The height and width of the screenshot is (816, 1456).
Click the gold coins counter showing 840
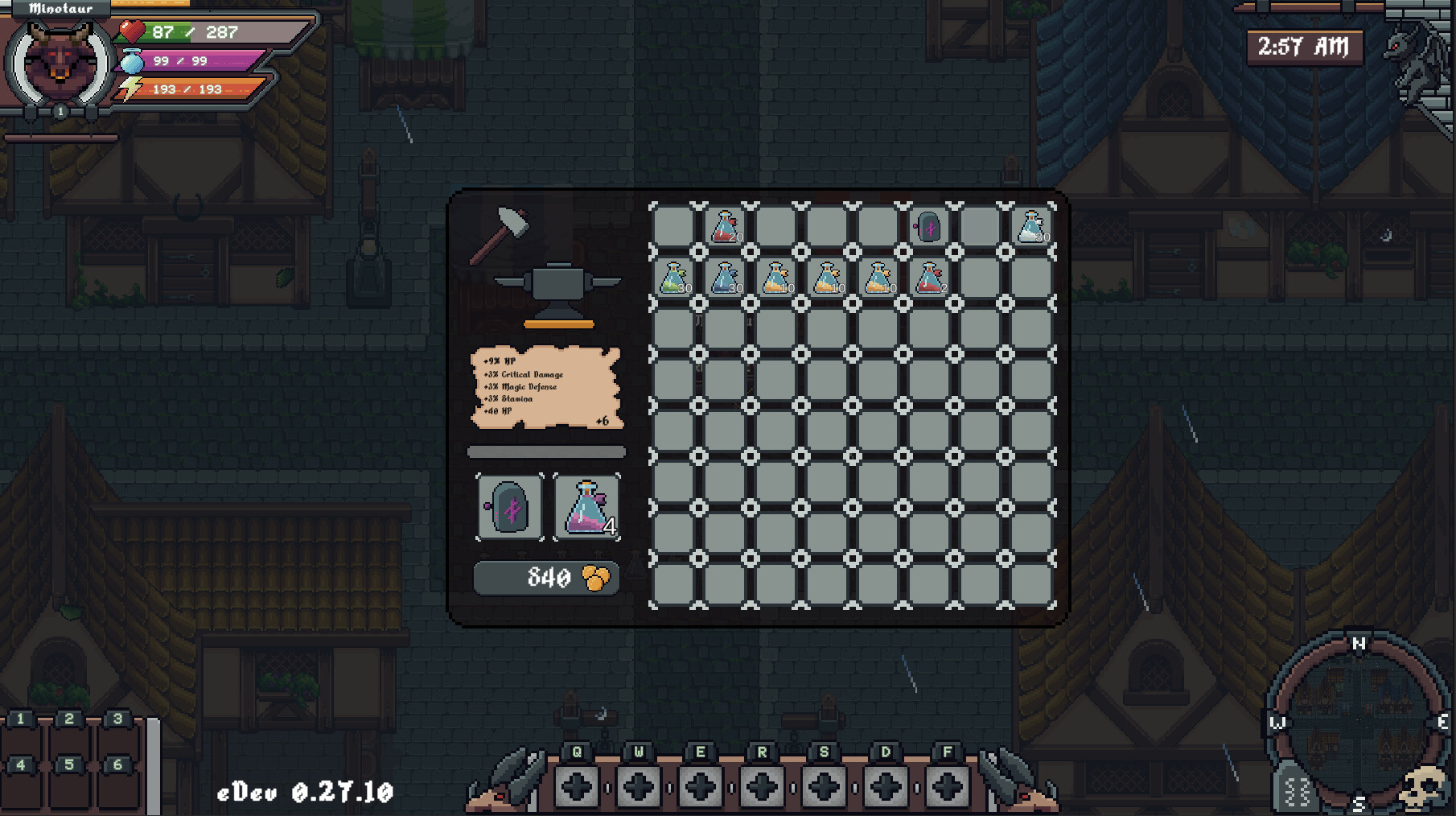tap(546, 578)
